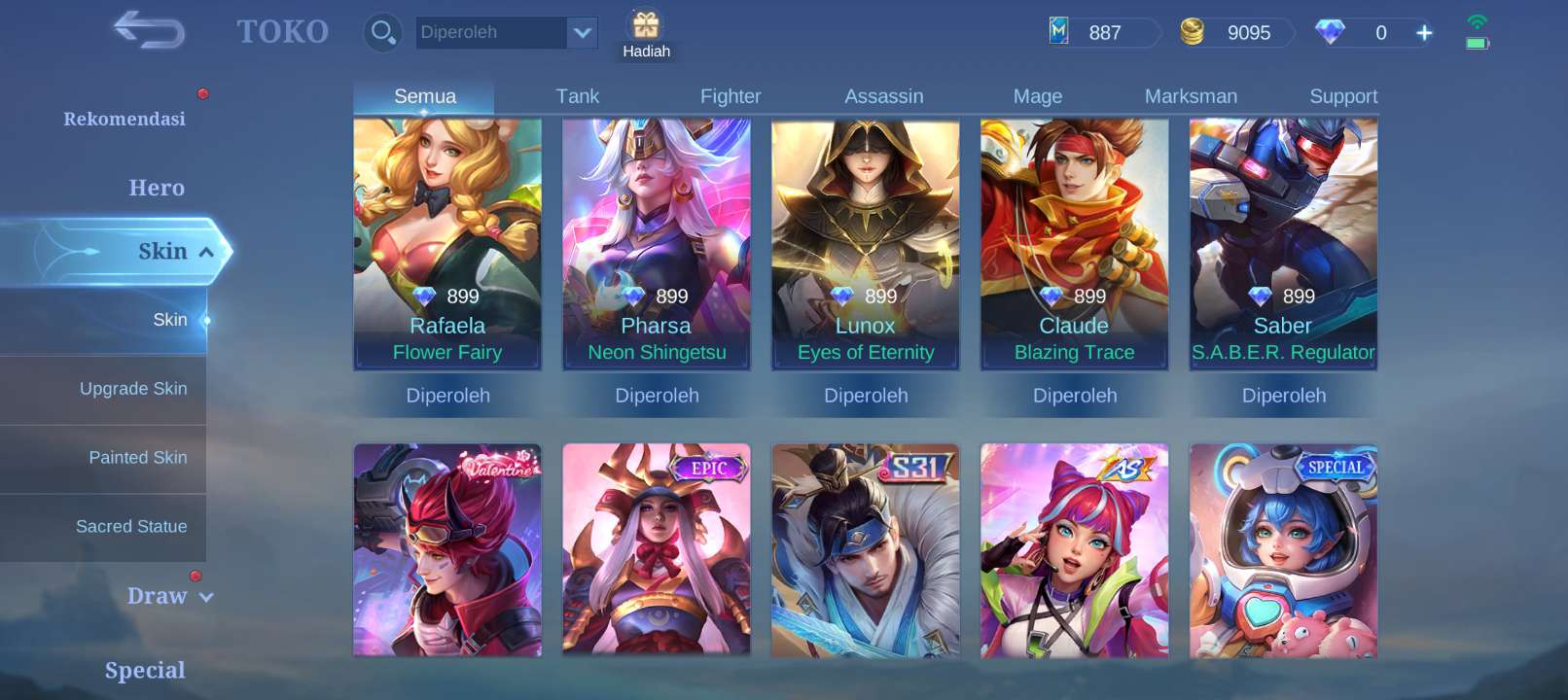
Task: Expand the Draw menu section
Action: [169, 596]
